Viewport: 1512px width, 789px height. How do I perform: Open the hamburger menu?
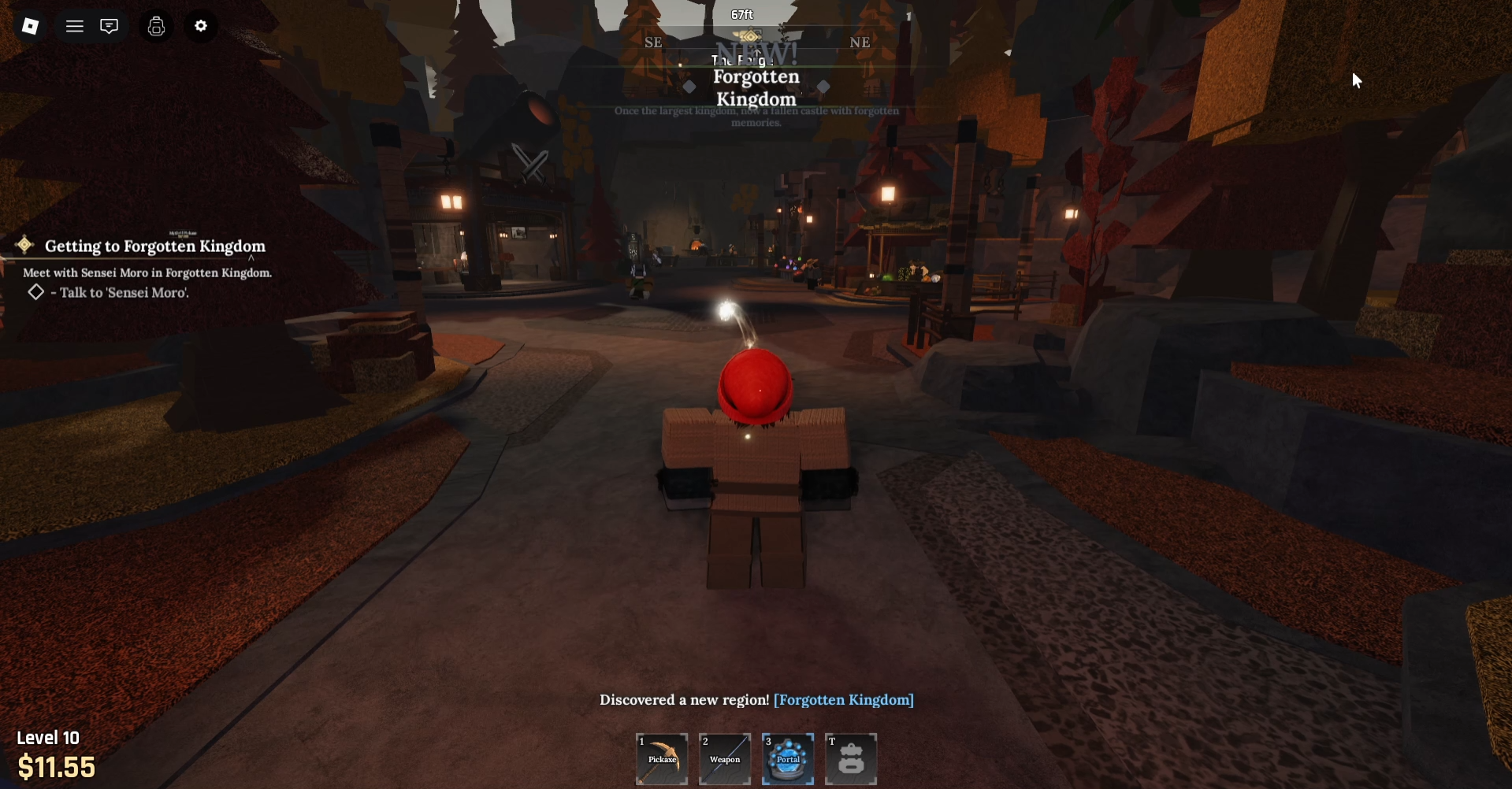[x=74, y=26]
